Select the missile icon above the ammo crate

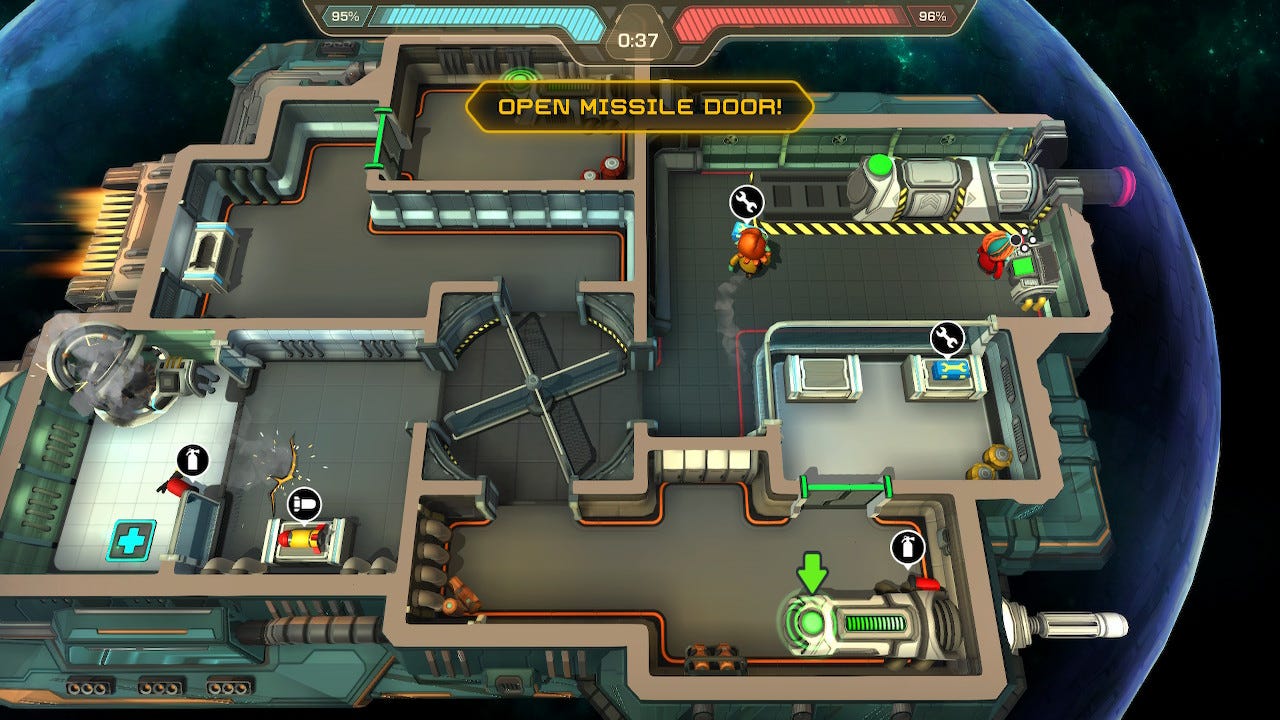click(303, 504)
